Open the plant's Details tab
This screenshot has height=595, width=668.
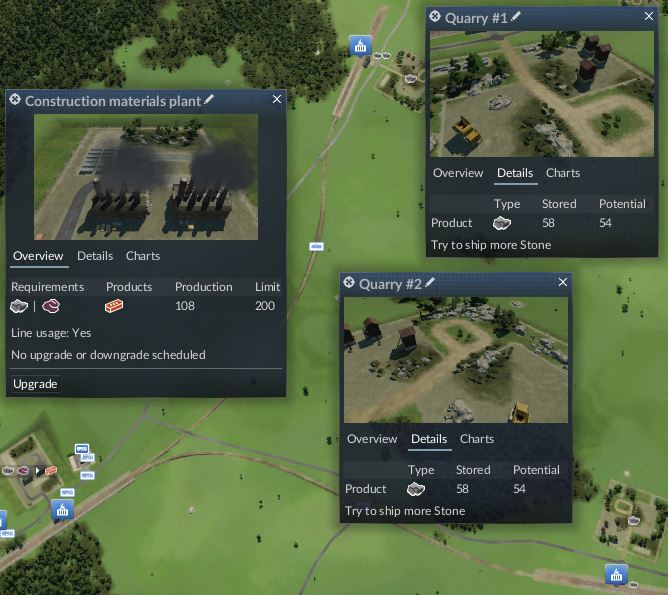95,256
